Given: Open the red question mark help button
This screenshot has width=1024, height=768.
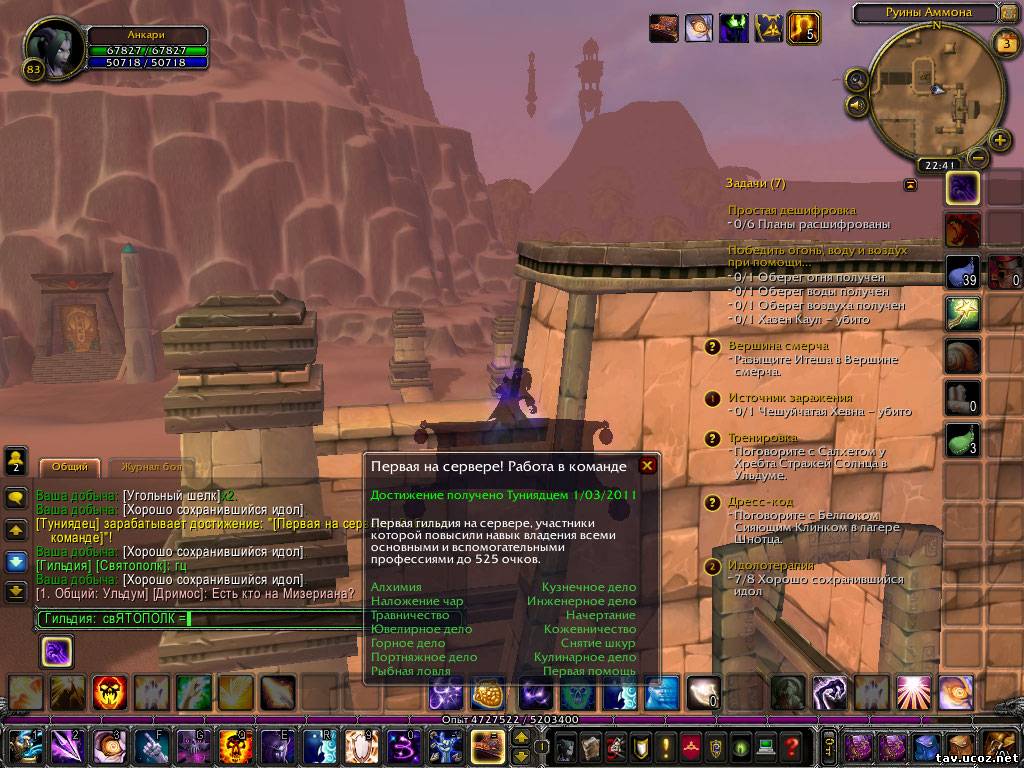Looking at the screenshot, I should [792, 747].
